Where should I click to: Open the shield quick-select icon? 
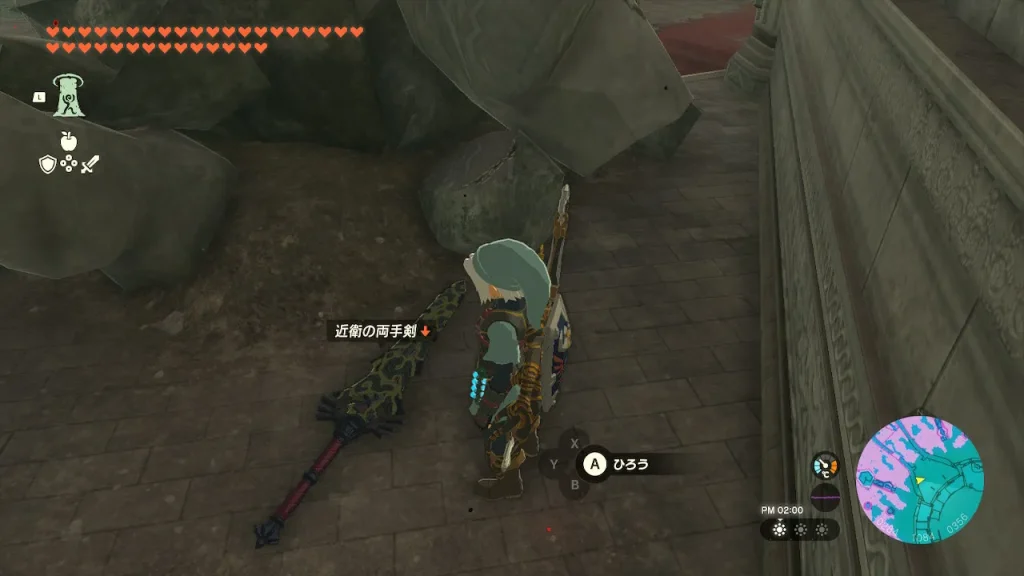[x=47, y=164]
